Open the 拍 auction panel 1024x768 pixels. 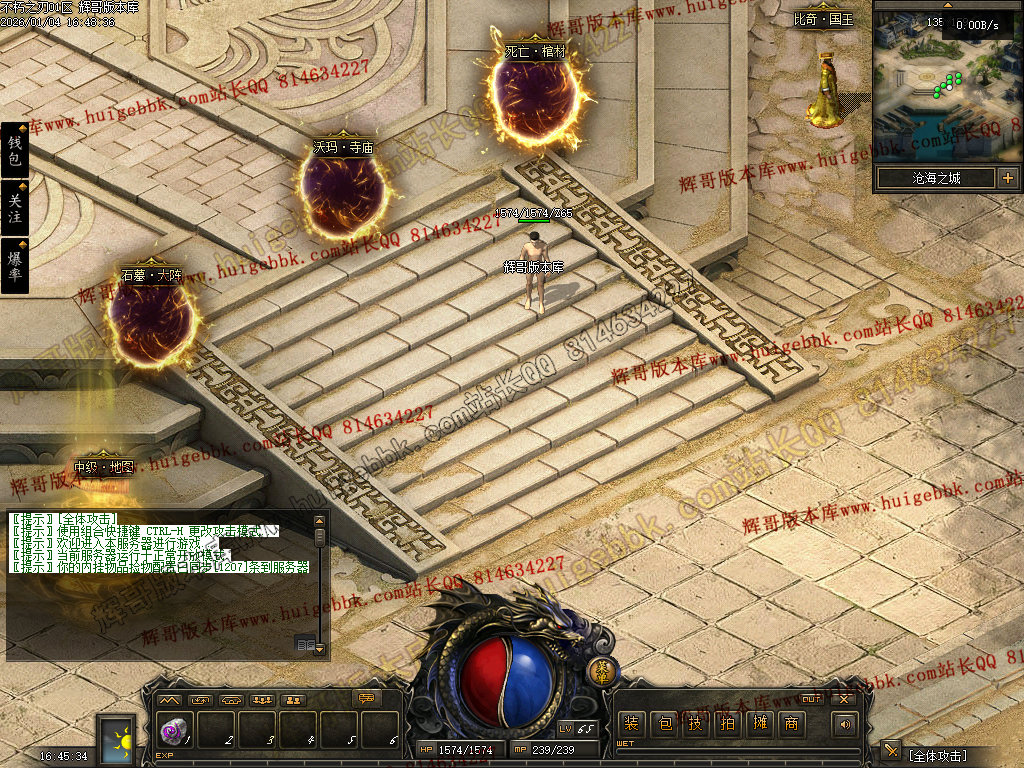coord(727,723)
